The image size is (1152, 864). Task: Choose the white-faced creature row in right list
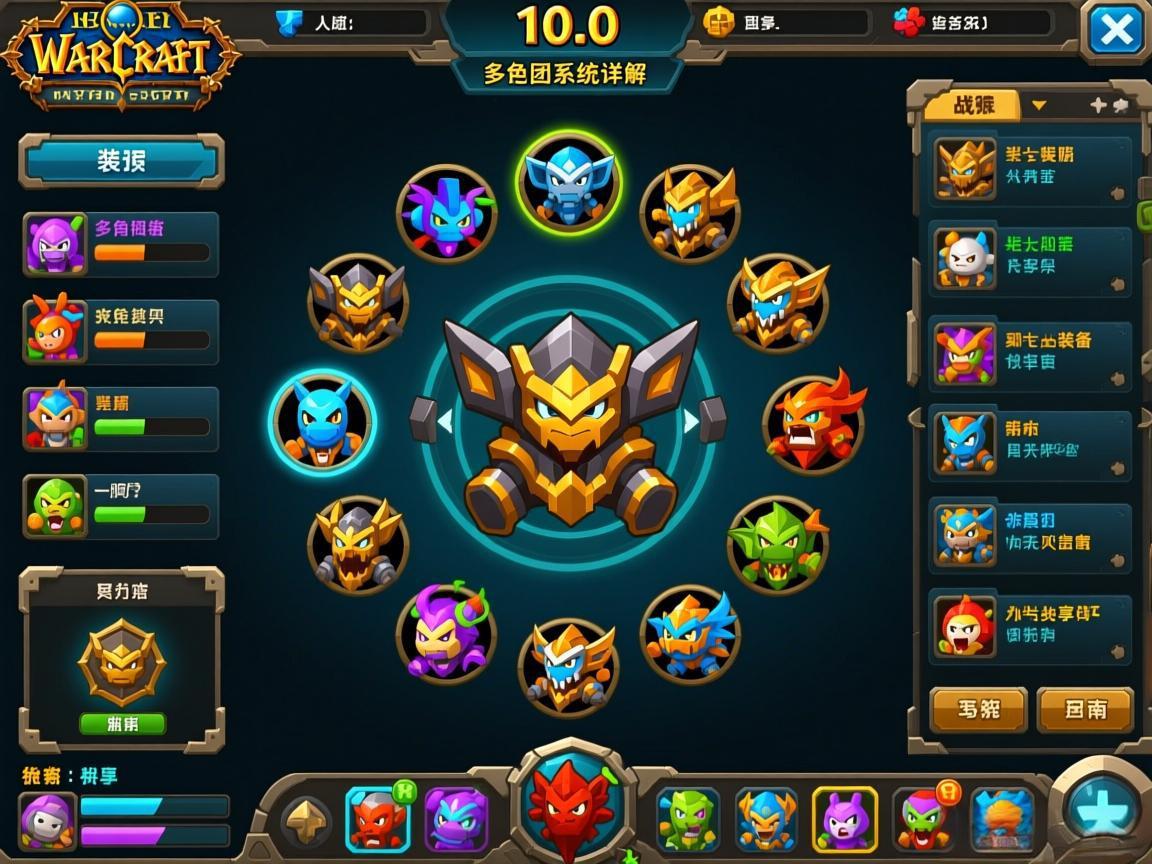pyautogui.click(x=1030, y=258)
